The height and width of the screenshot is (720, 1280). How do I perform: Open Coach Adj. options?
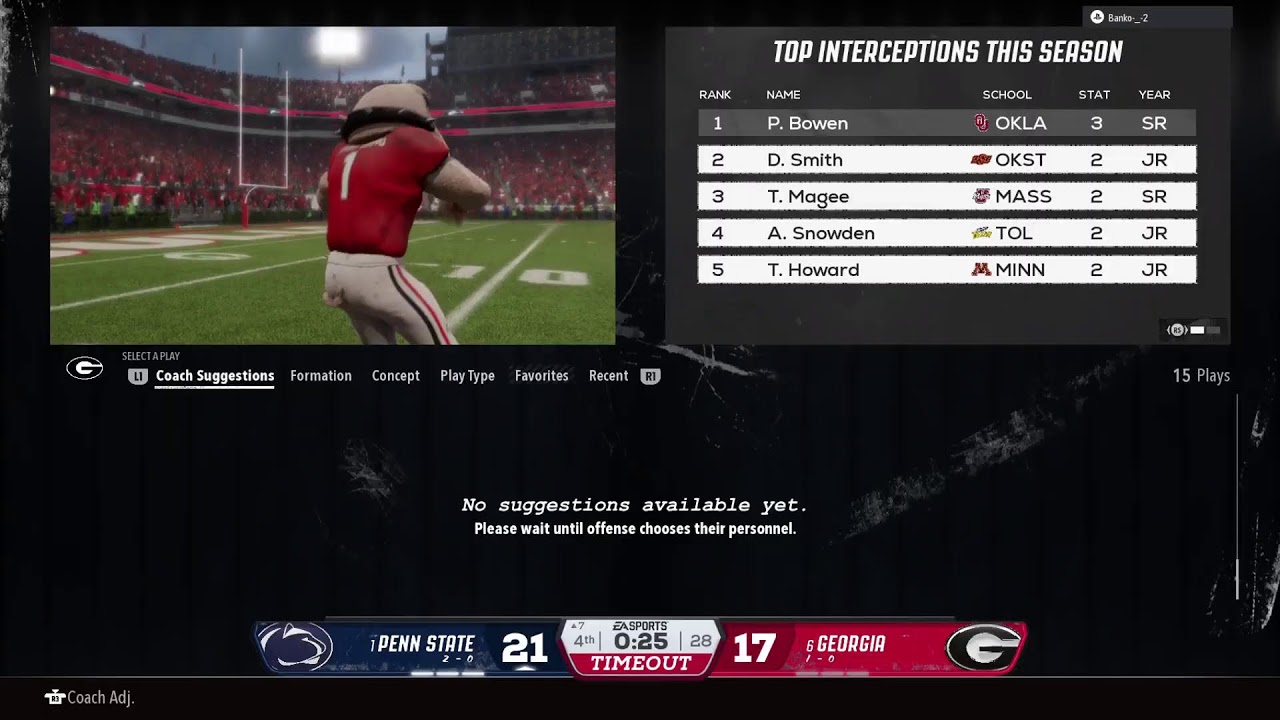tap(90, 698)
